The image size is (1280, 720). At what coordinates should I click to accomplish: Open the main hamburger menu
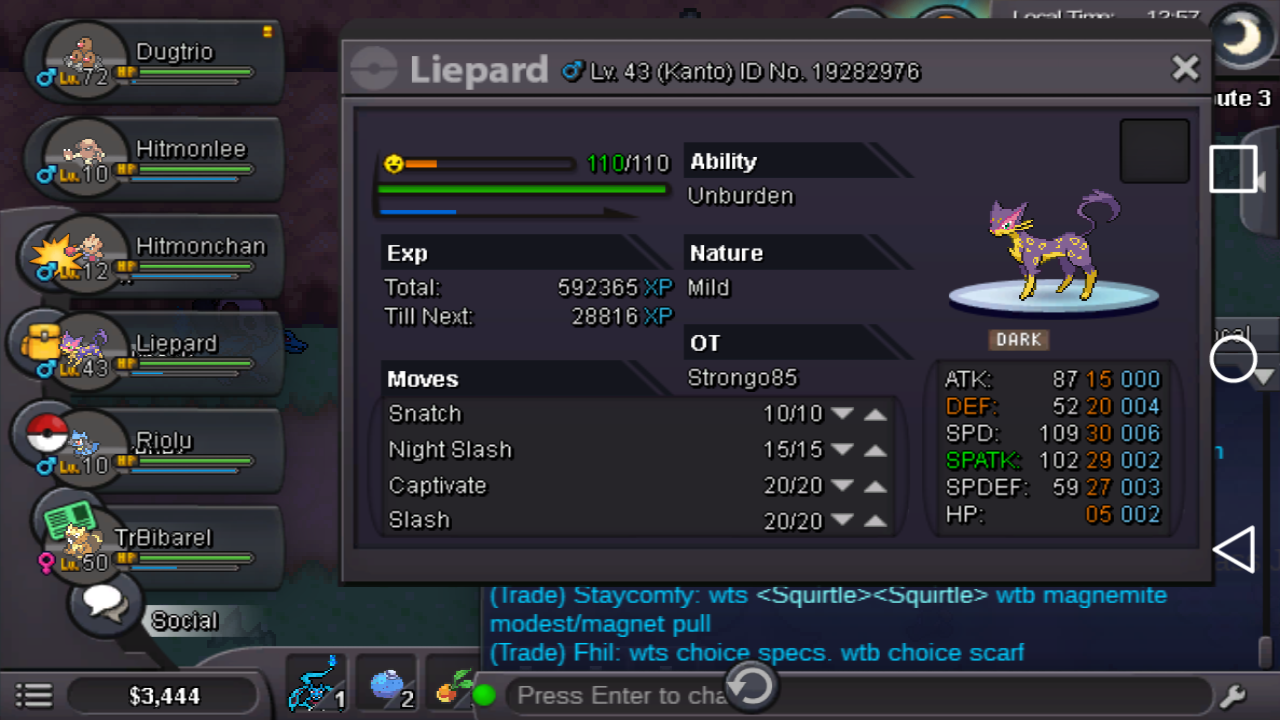(x=34, y=695)
